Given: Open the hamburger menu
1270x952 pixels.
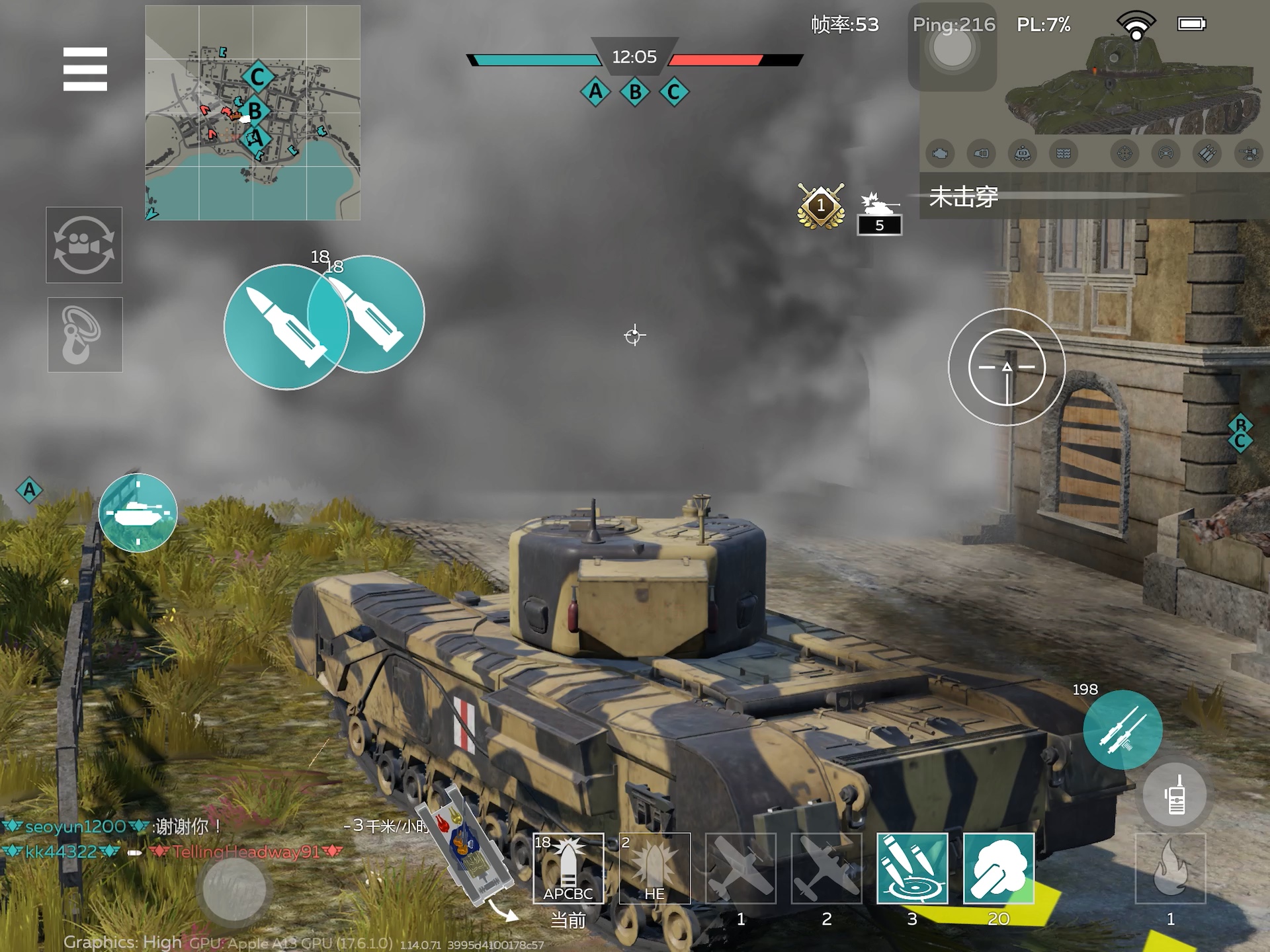Looking at the screenshot, I should click(85, 69).
